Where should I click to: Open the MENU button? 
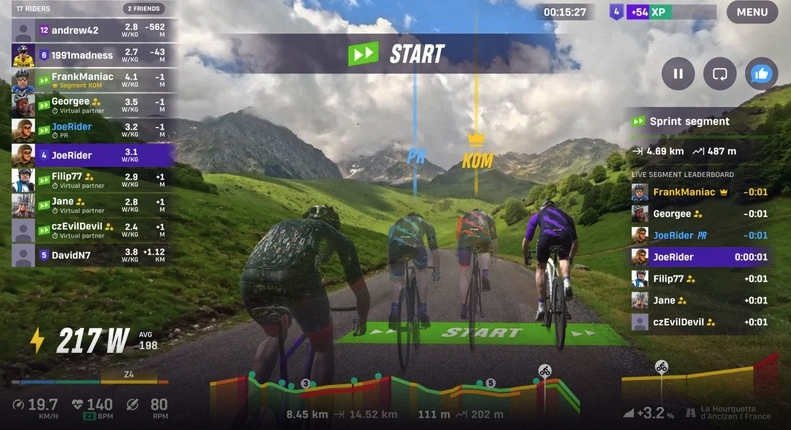tap(752, 12)
